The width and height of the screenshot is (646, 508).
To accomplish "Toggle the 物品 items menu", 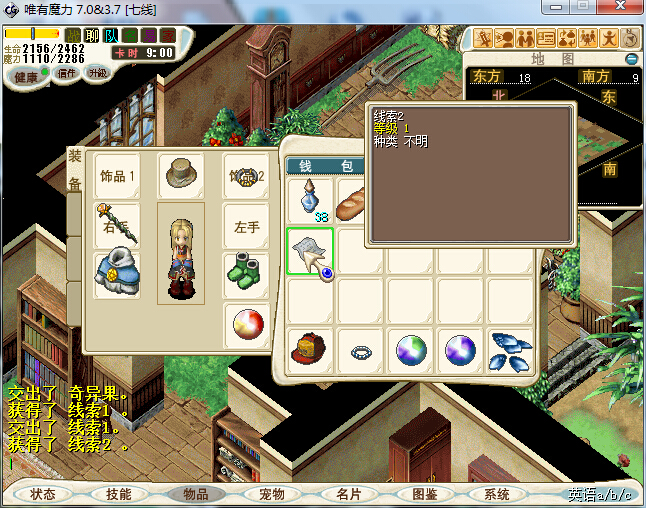I will click(195, 494).
